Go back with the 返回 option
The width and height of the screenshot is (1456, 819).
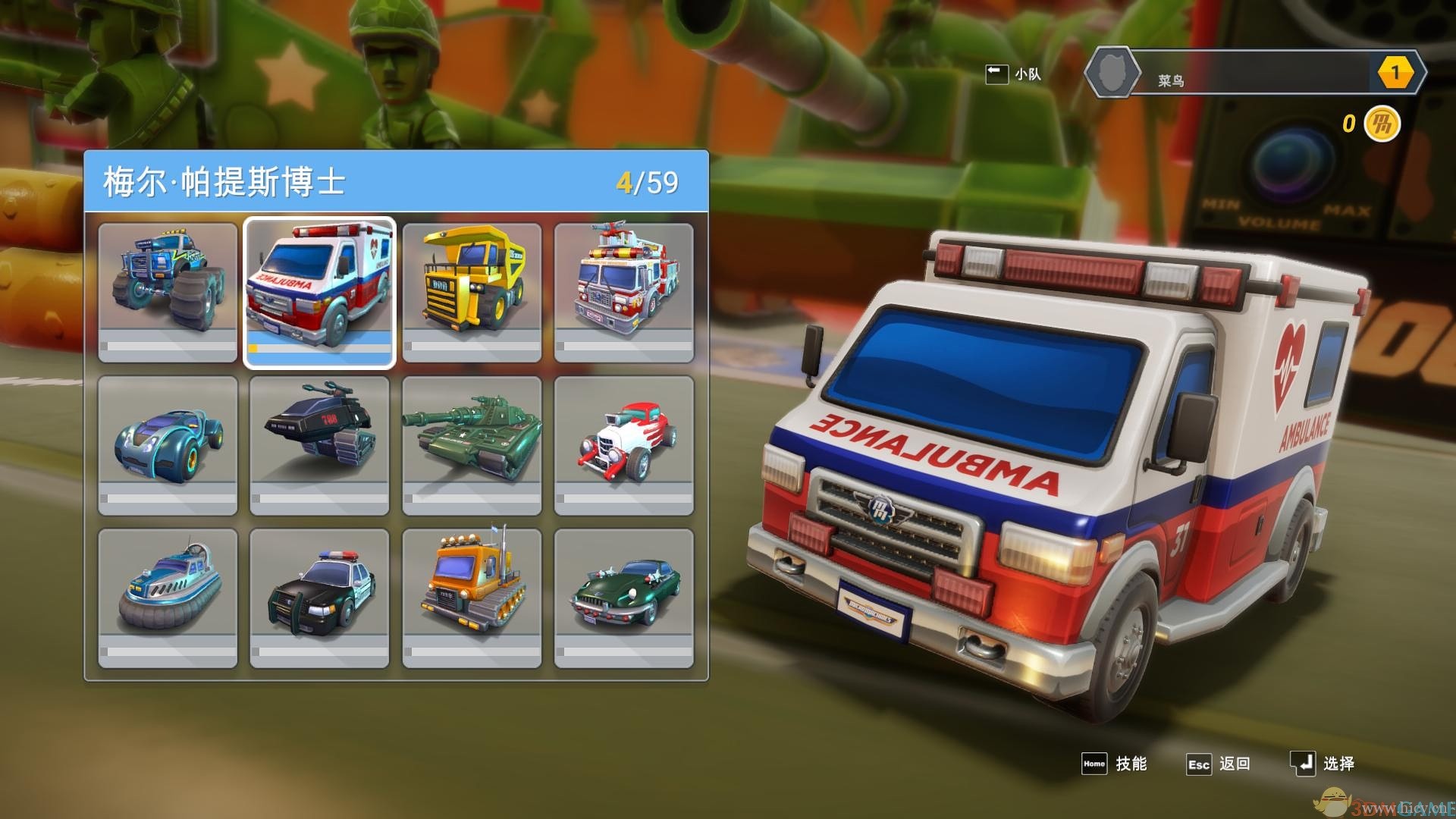[1219, 764]
